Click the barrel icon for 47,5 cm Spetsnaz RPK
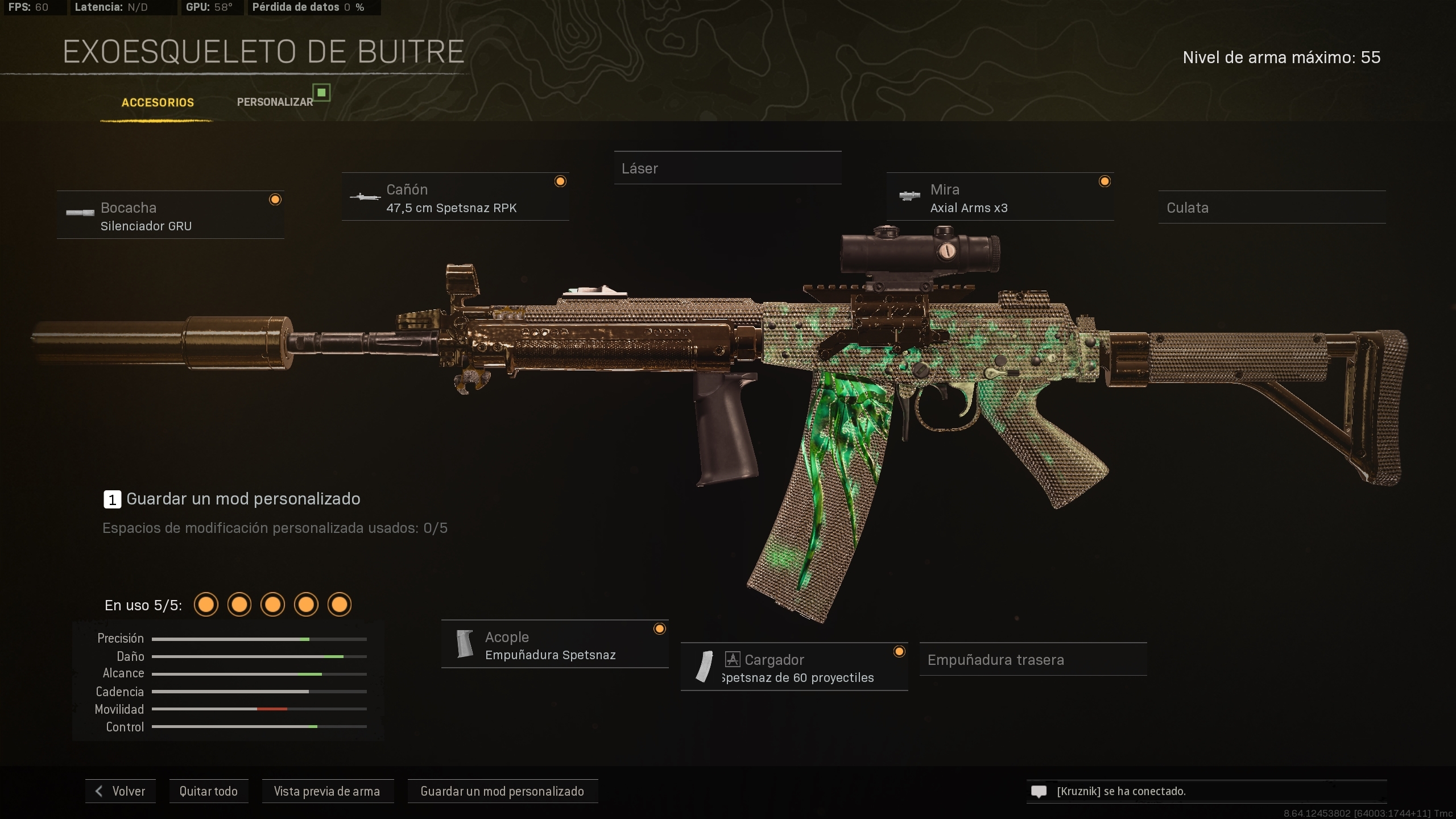 365,198
